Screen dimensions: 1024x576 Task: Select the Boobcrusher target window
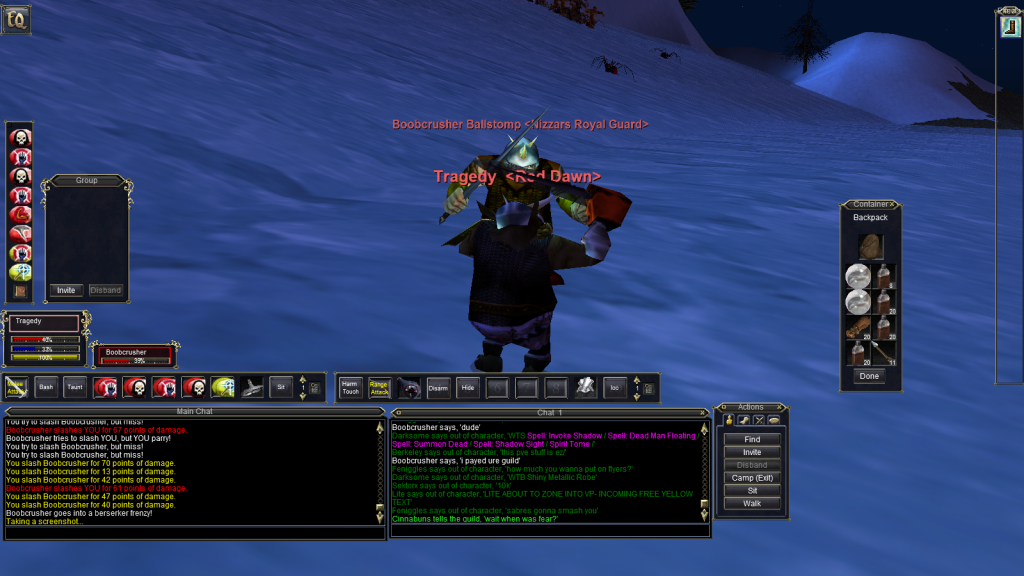(133, 355)
